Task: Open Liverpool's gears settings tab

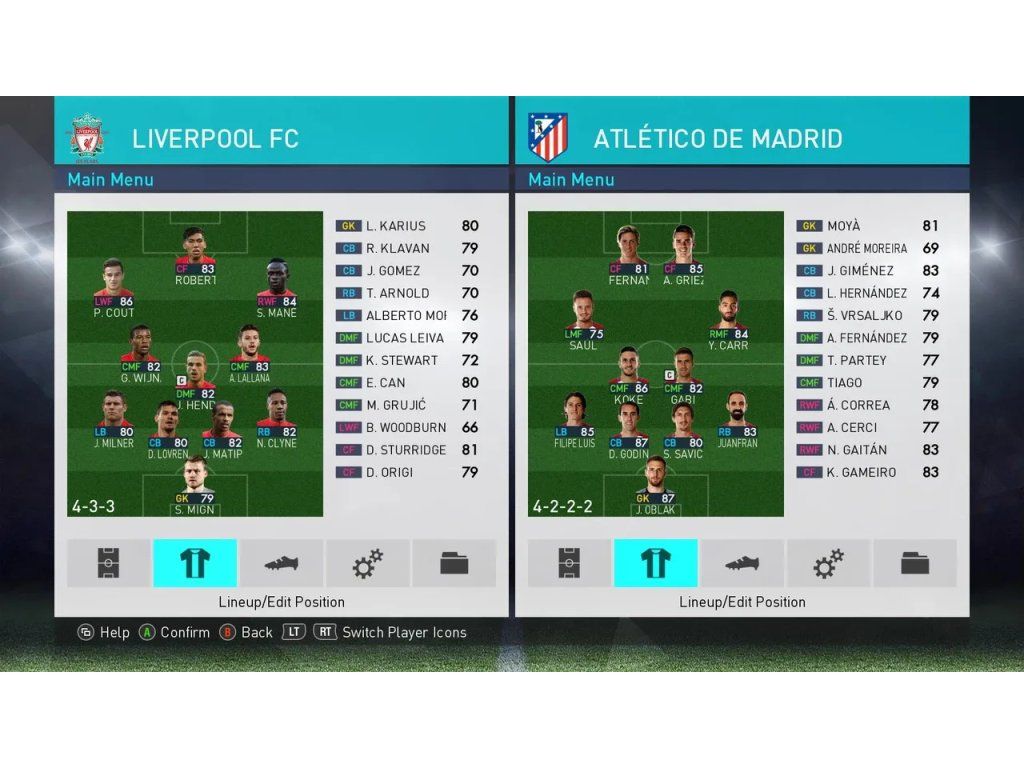Action: [367, 563]
